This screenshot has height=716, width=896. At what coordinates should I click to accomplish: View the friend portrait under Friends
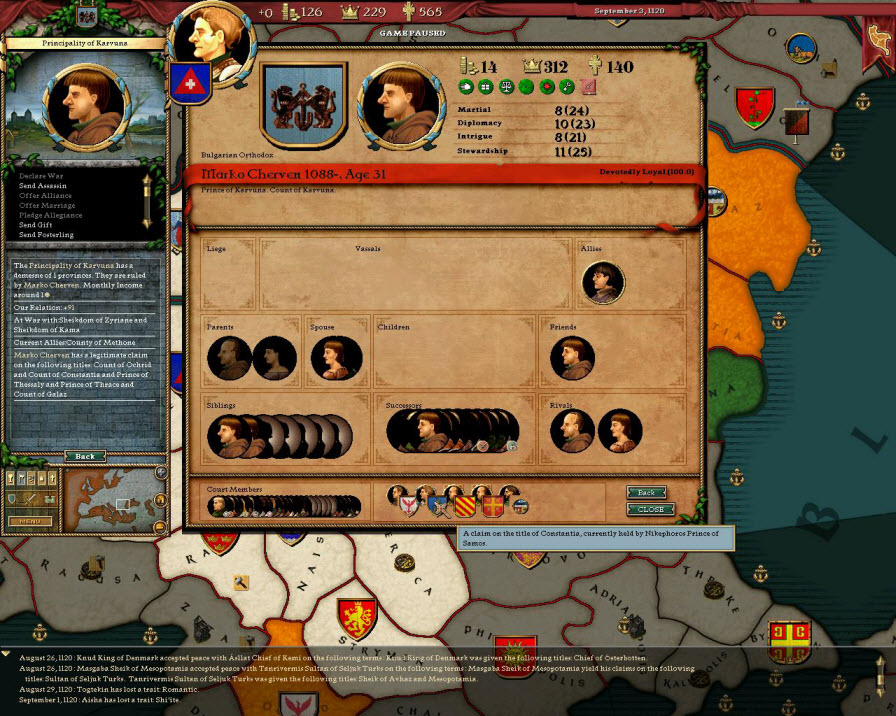572,358
